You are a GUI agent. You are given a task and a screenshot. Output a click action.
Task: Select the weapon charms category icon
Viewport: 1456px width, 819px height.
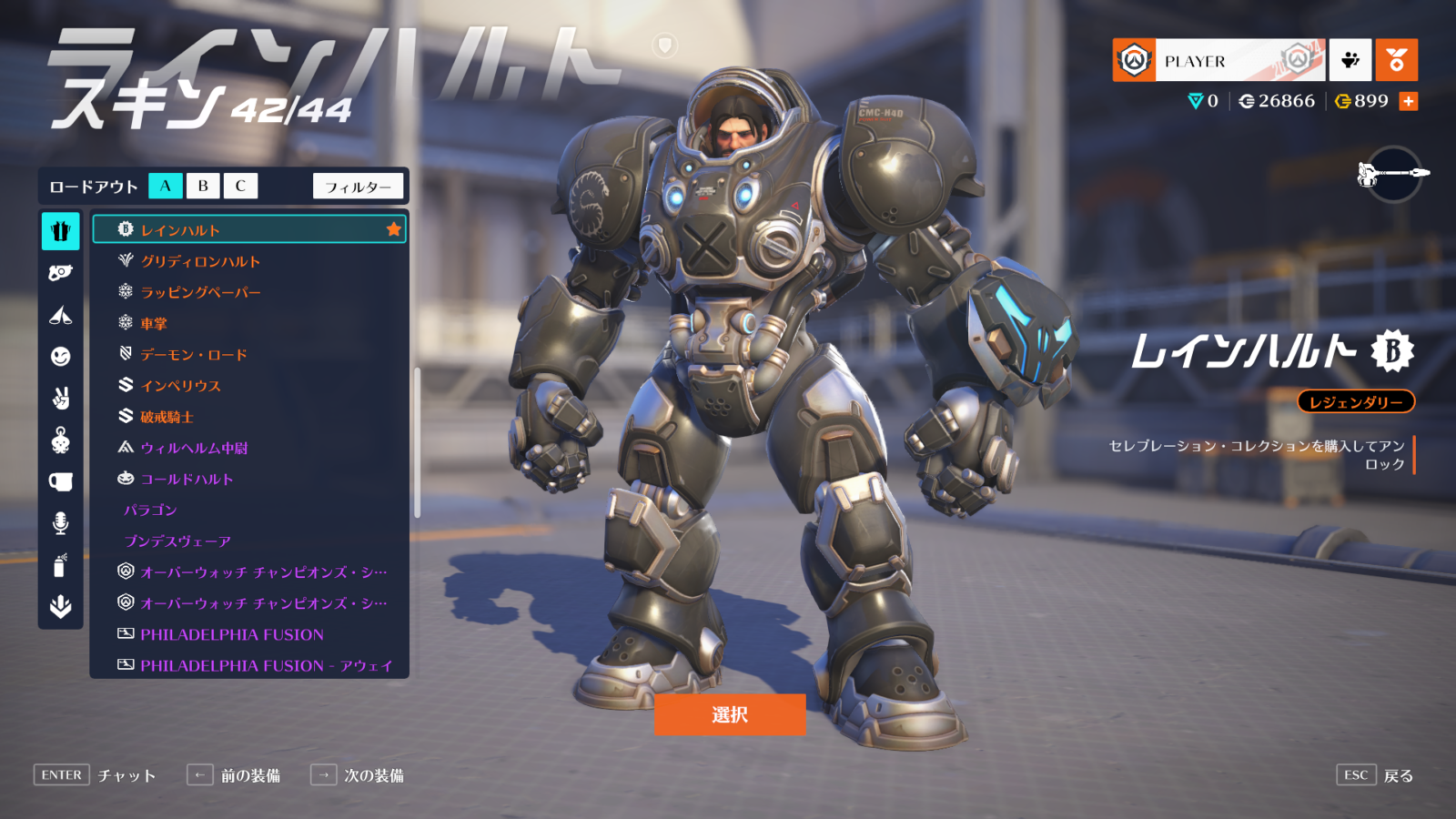[x=59, y=270]
